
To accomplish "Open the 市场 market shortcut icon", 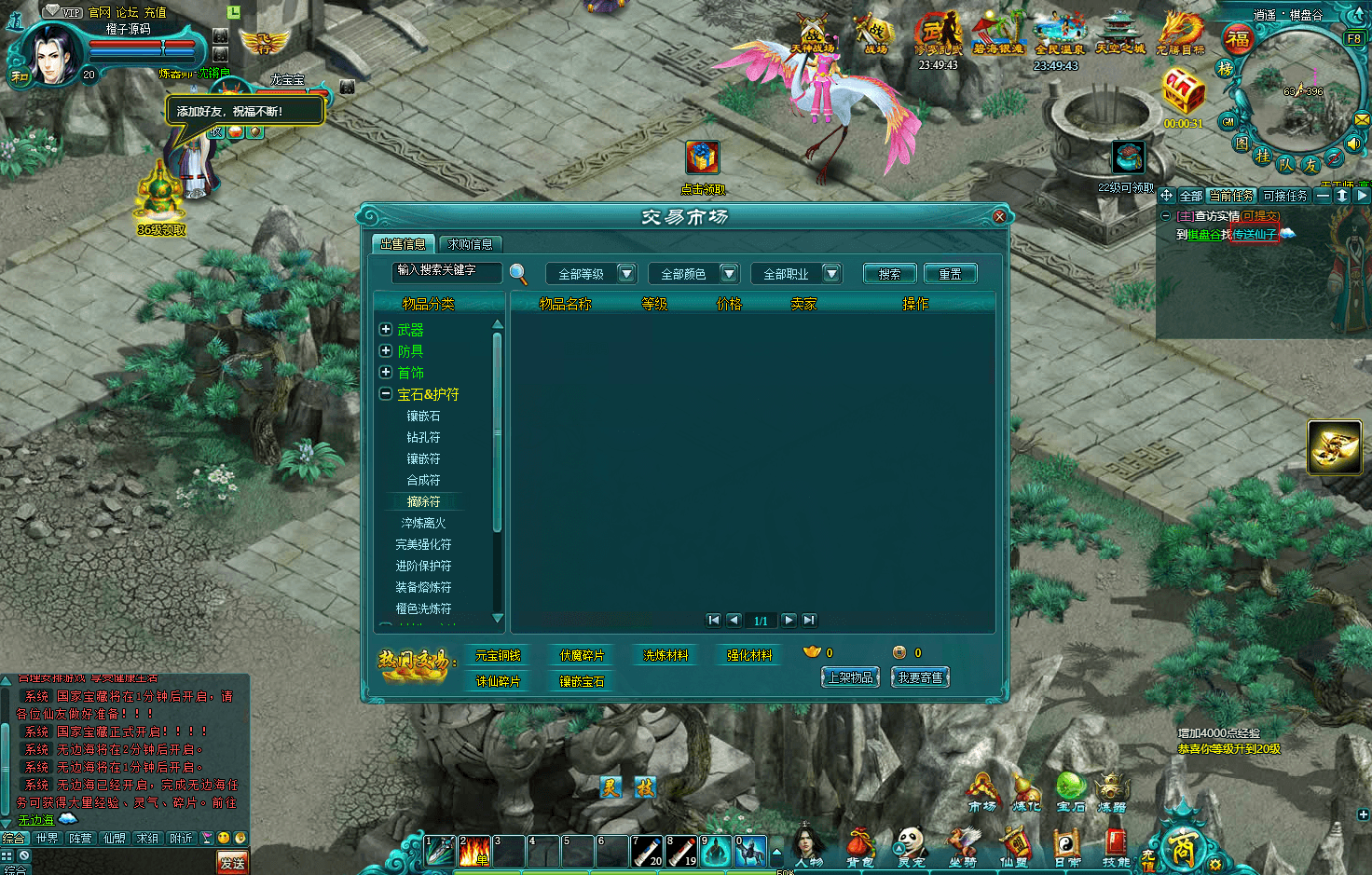I will (982, 787).
